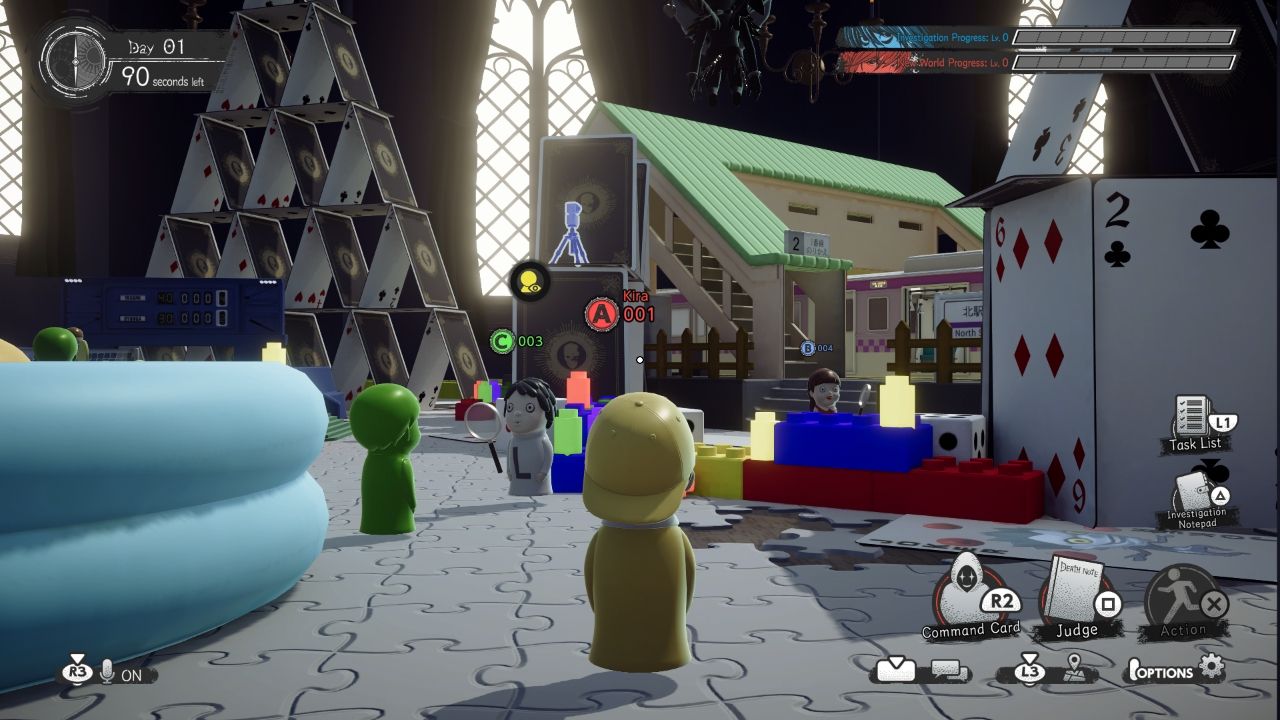
Task: Open the chat speech-bubble icon
Action: pyautogui.click(x=950, y=671)
